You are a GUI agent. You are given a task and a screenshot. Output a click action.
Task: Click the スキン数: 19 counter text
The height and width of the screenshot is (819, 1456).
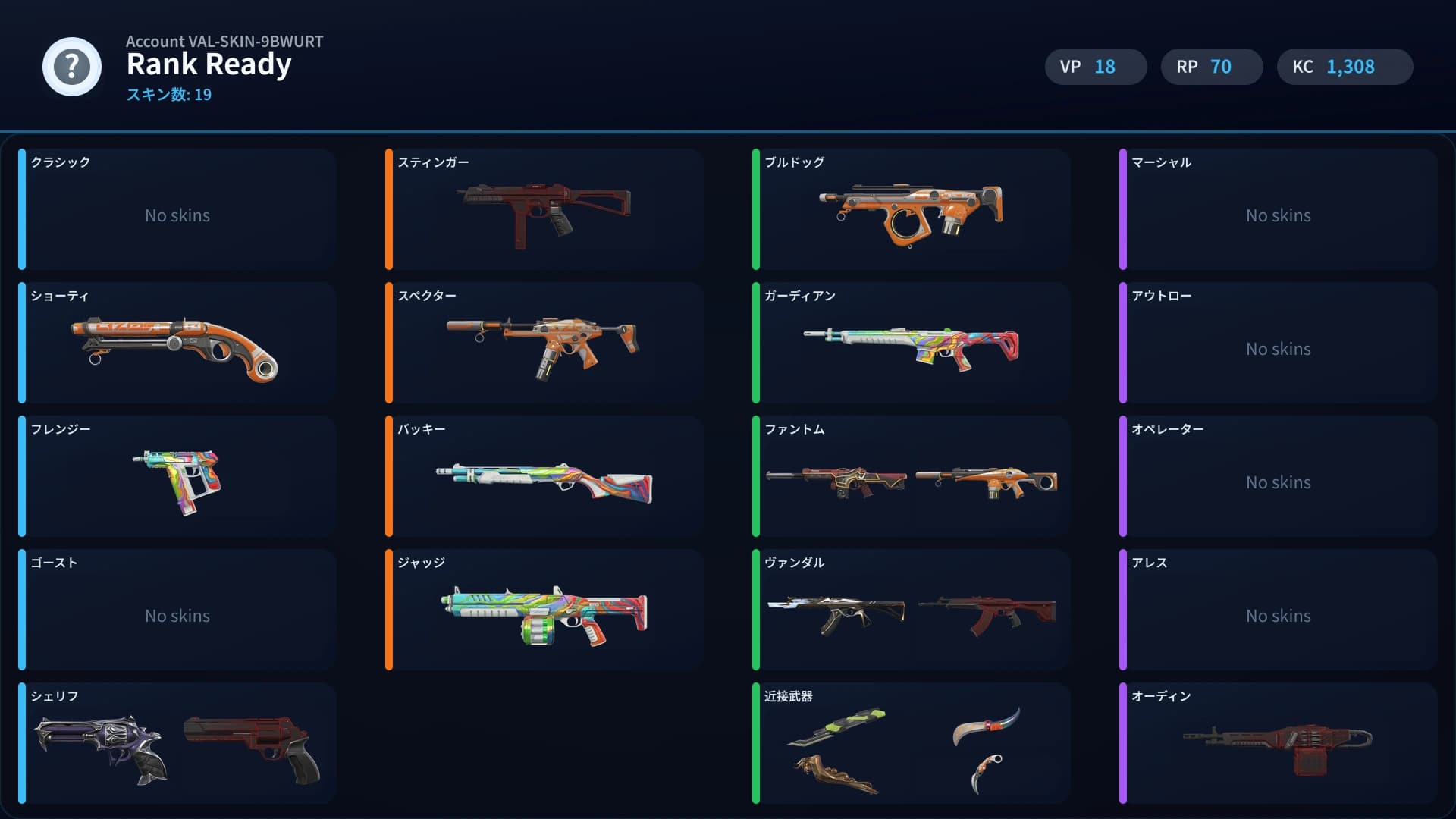pyautogui.click(x=168, y=95)
